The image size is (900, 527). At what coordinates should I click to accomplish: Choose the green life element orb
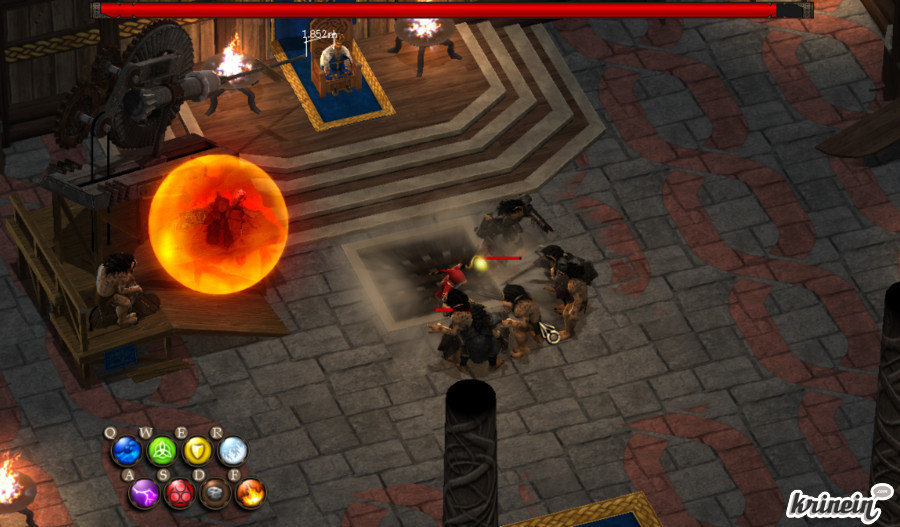[161, 451]
